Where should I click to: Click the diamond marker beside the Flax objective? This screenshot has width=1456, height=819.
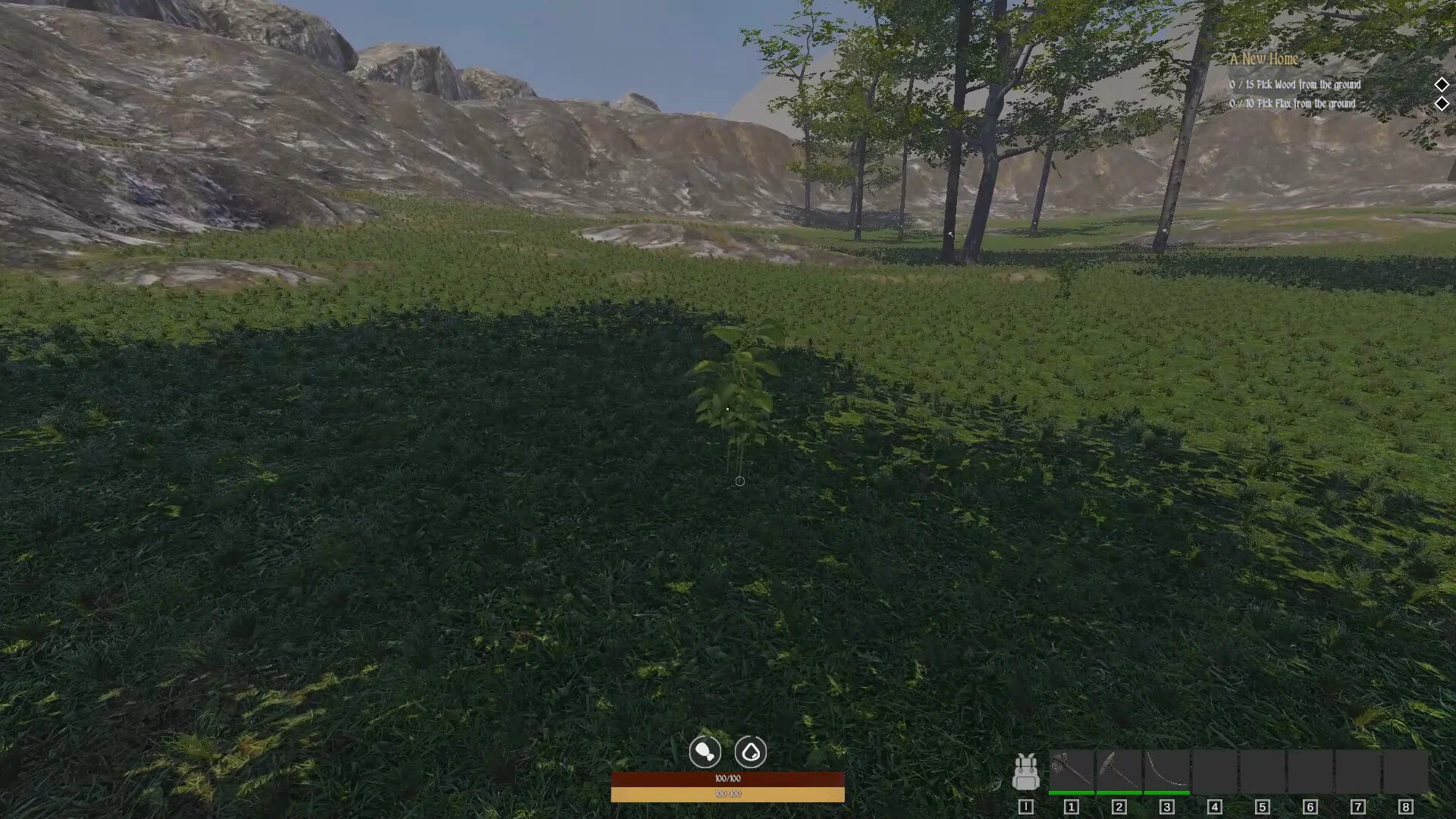(x=1442, y=104)
